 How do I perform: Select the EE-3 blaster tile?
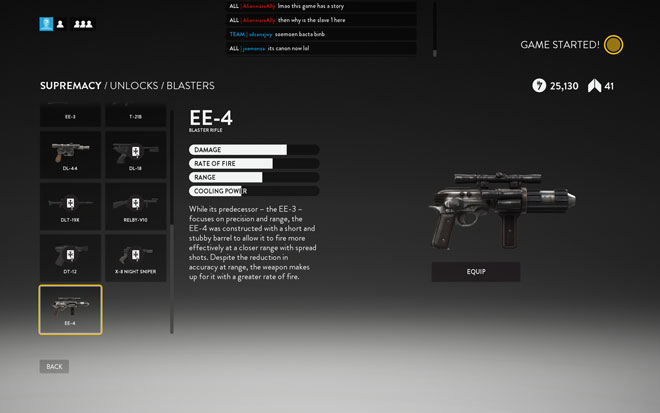pyautogui.click(x=70, y=117)
